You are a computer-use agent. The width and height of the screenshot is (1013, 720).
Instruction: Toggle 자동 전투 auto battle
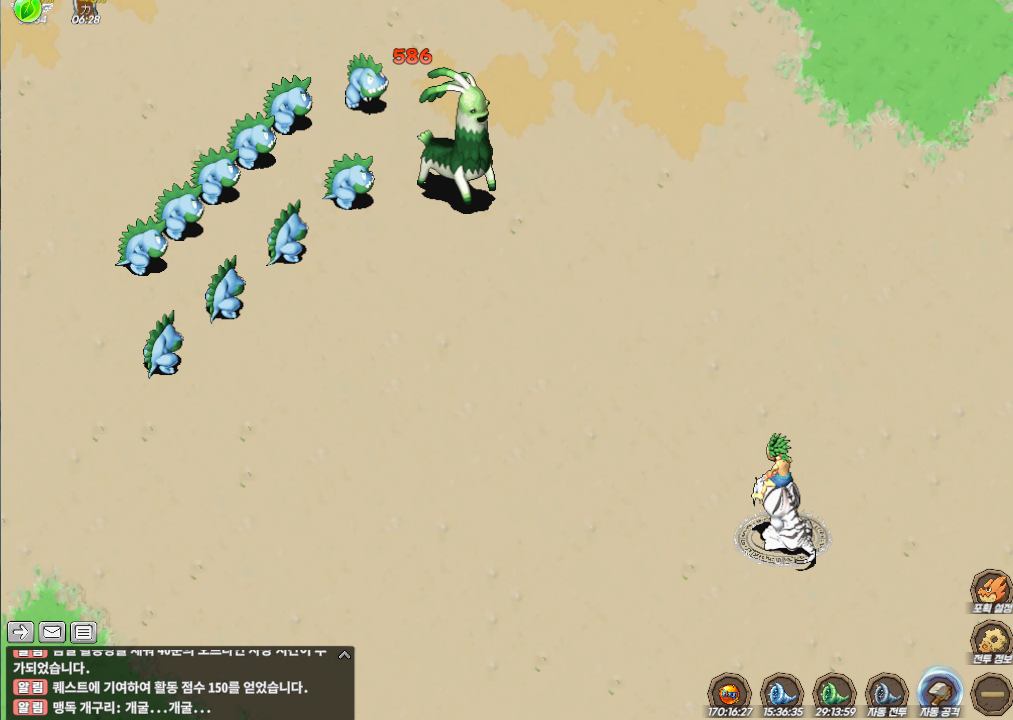(886, 692)
